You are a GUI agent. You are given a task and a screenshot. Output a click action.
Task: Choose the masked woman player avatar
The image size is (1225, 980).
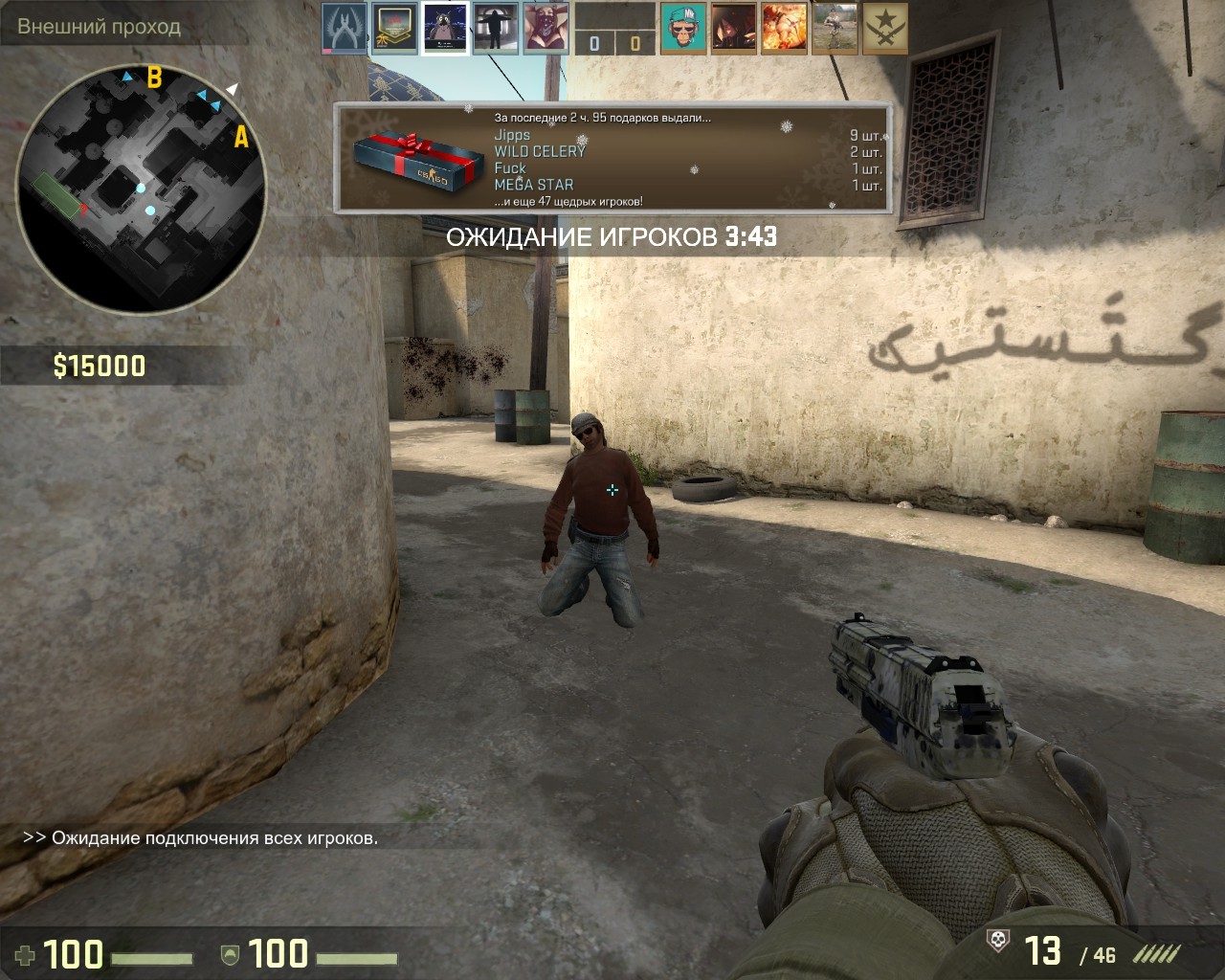(x=546, y=28)
